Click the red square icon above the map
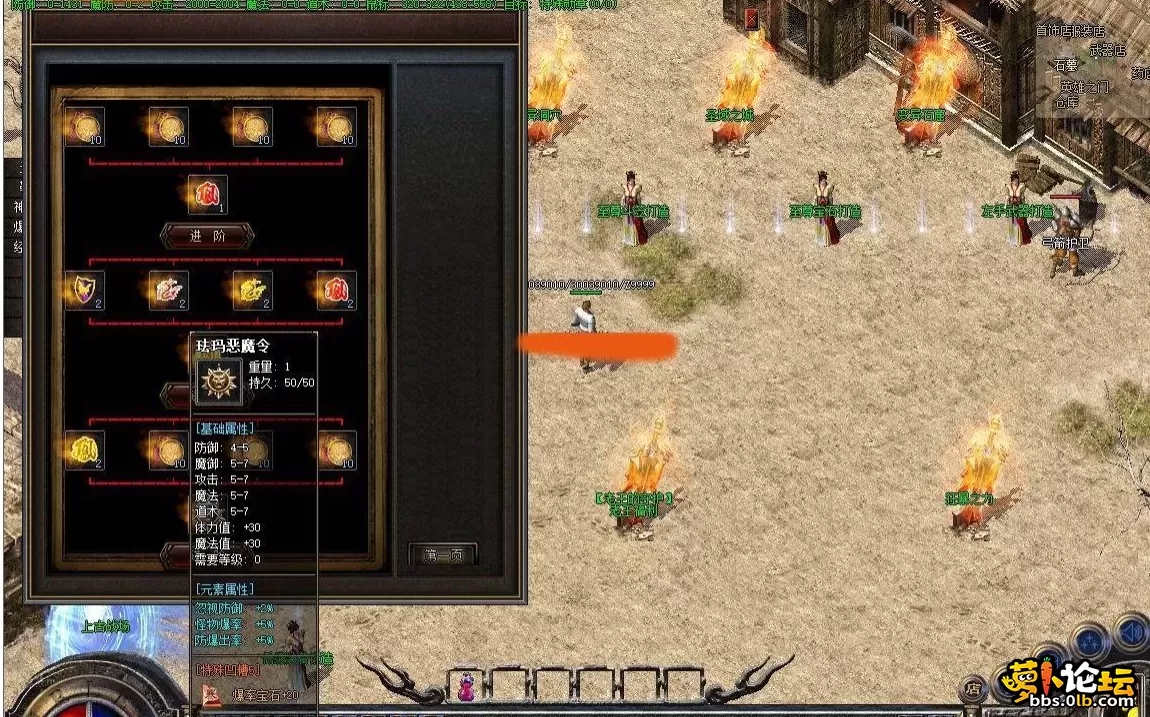 pos(752,19)
